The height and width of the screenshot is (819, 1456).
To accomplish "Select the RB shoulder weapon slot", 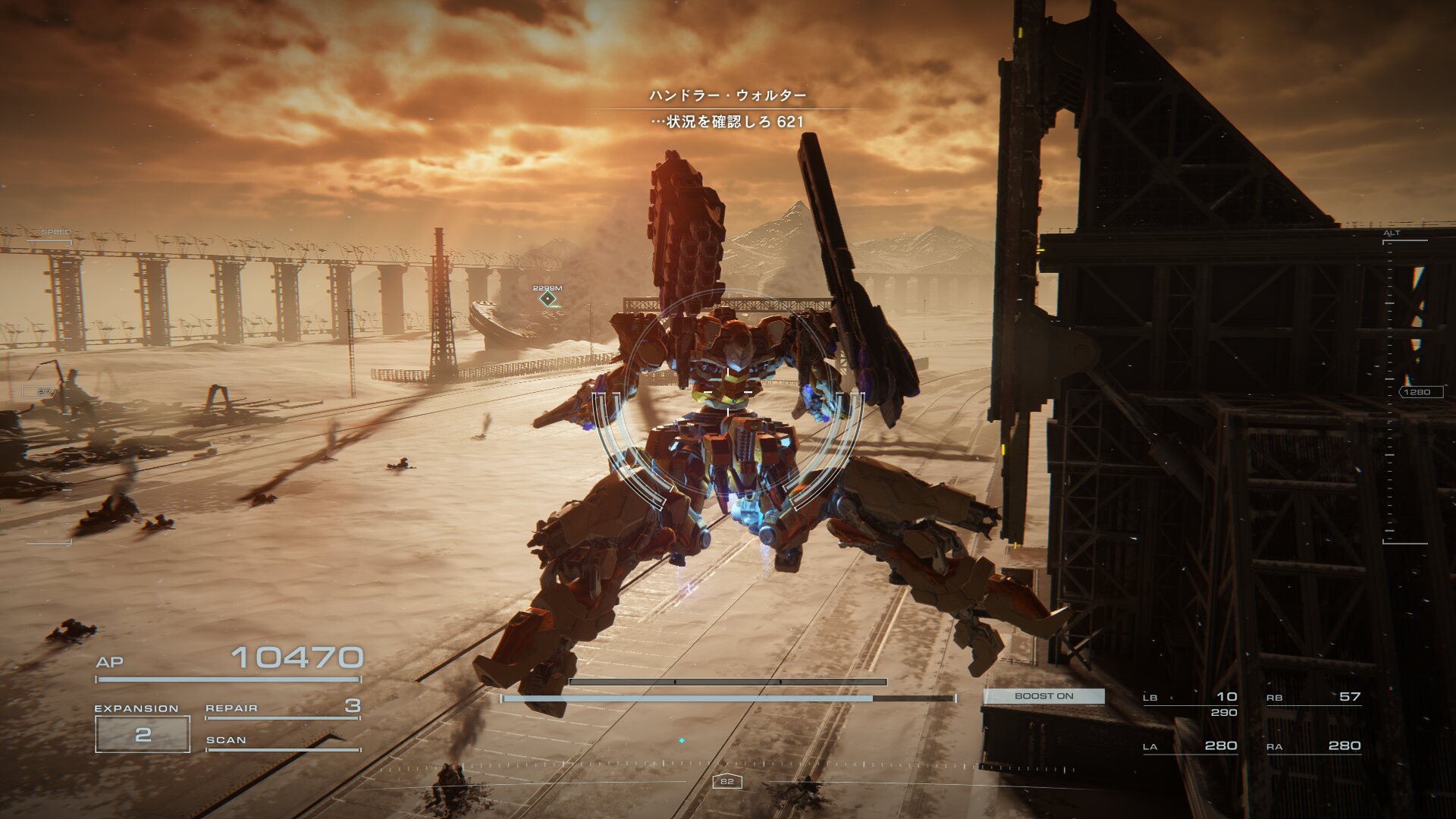I will pyautogui.click(x=1314, y=698).
